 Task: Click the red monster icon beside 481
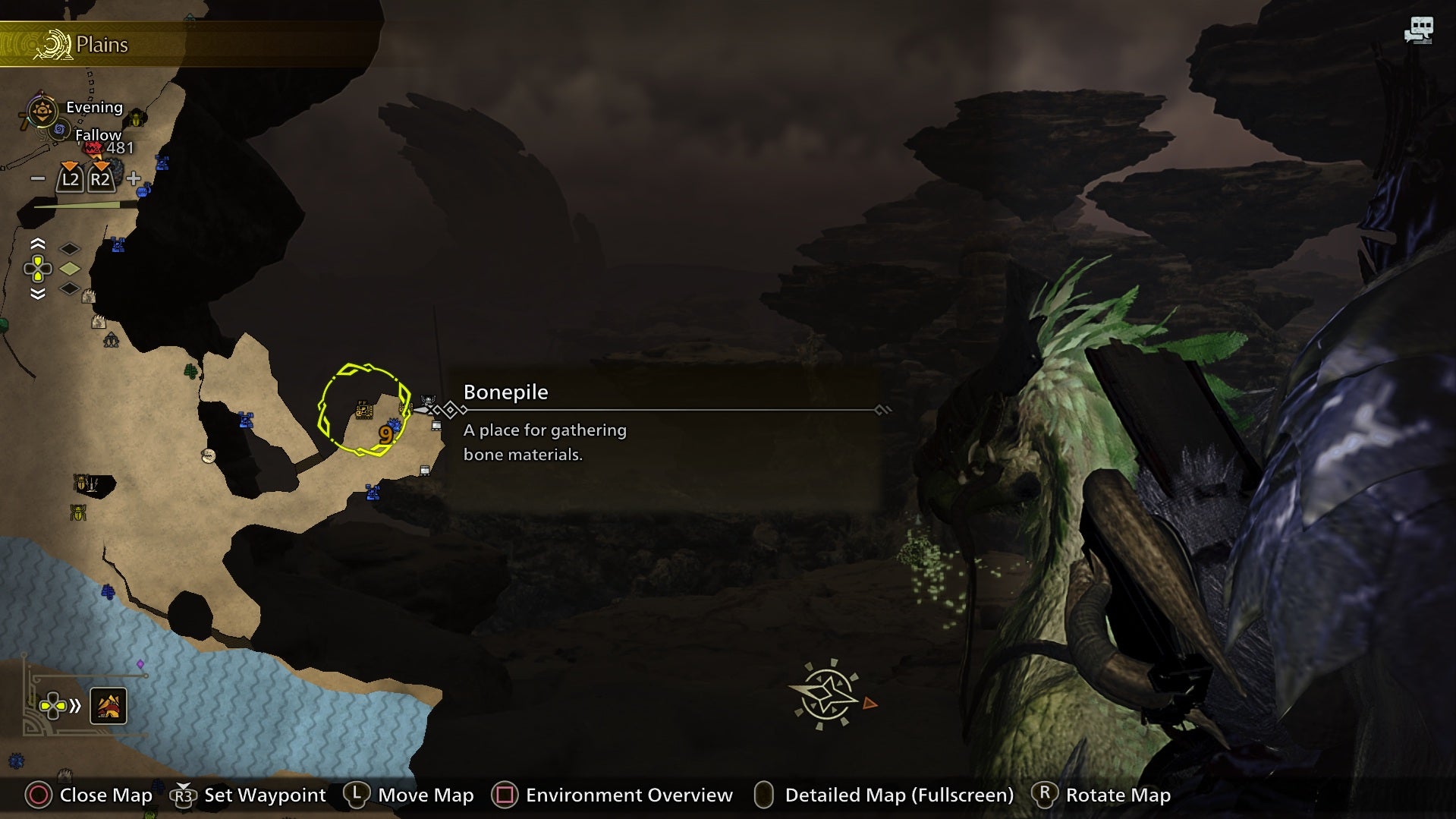click(93, 148)
